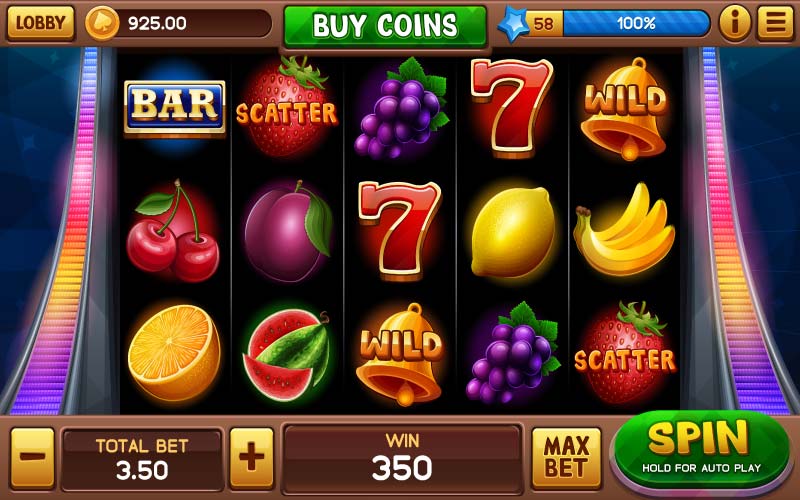Click the gold coin balance icon
The width and height of the screenshot is (800, 500).
tap(101, 23)
